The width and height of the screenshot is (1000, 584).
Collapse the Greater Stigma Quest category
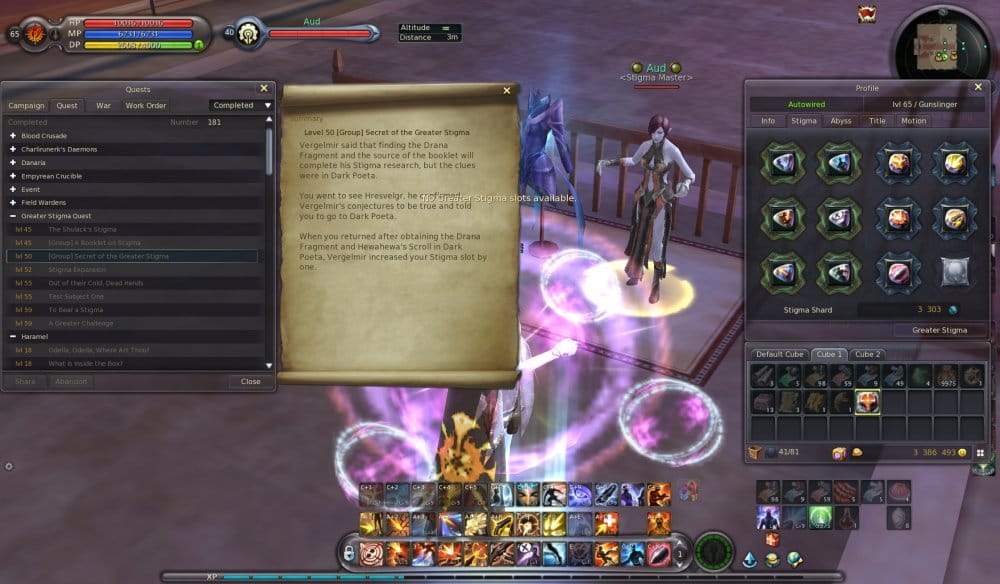[x=13, y=215]
